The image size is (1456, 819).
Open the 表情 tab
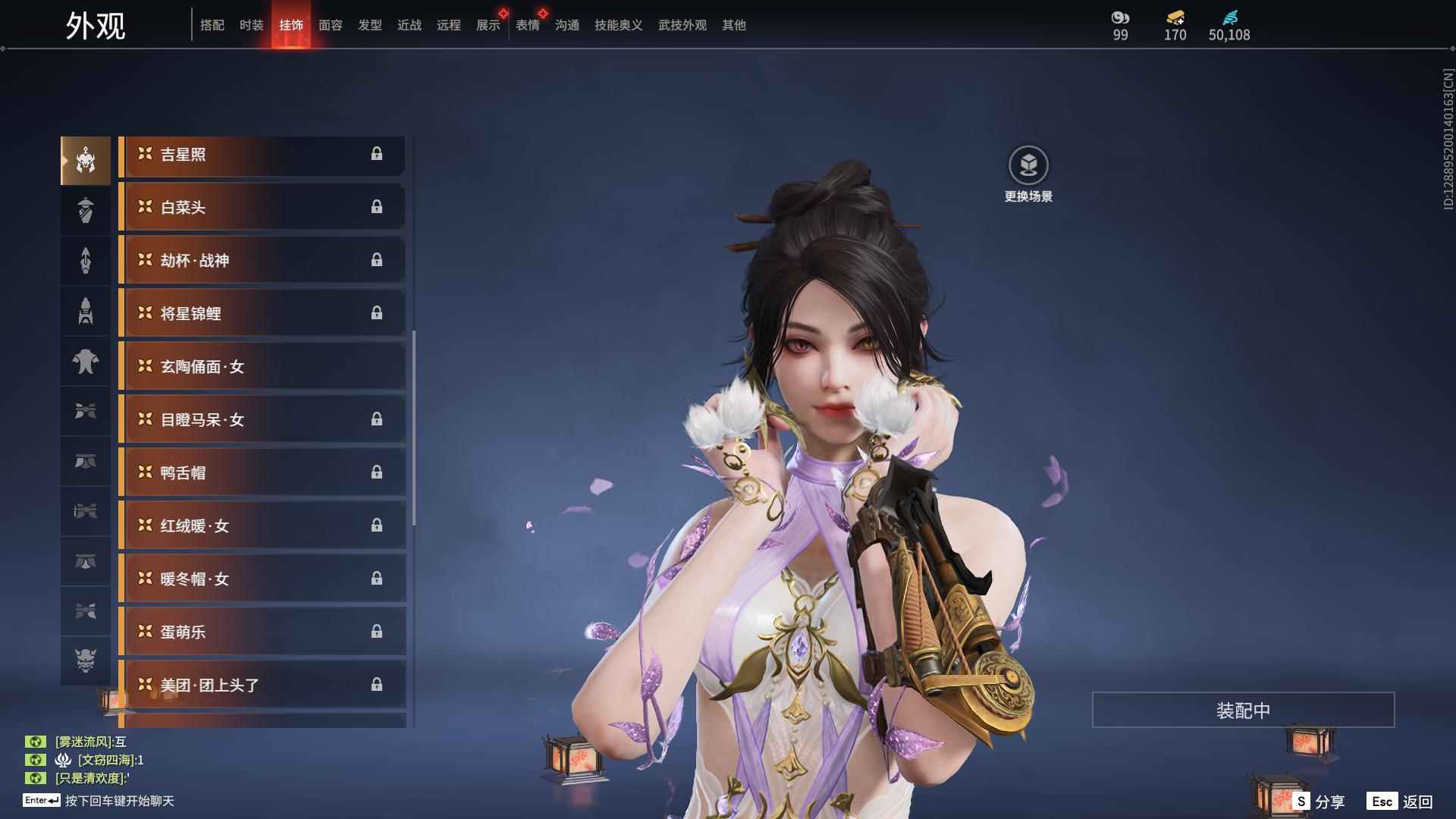(527, 25)
